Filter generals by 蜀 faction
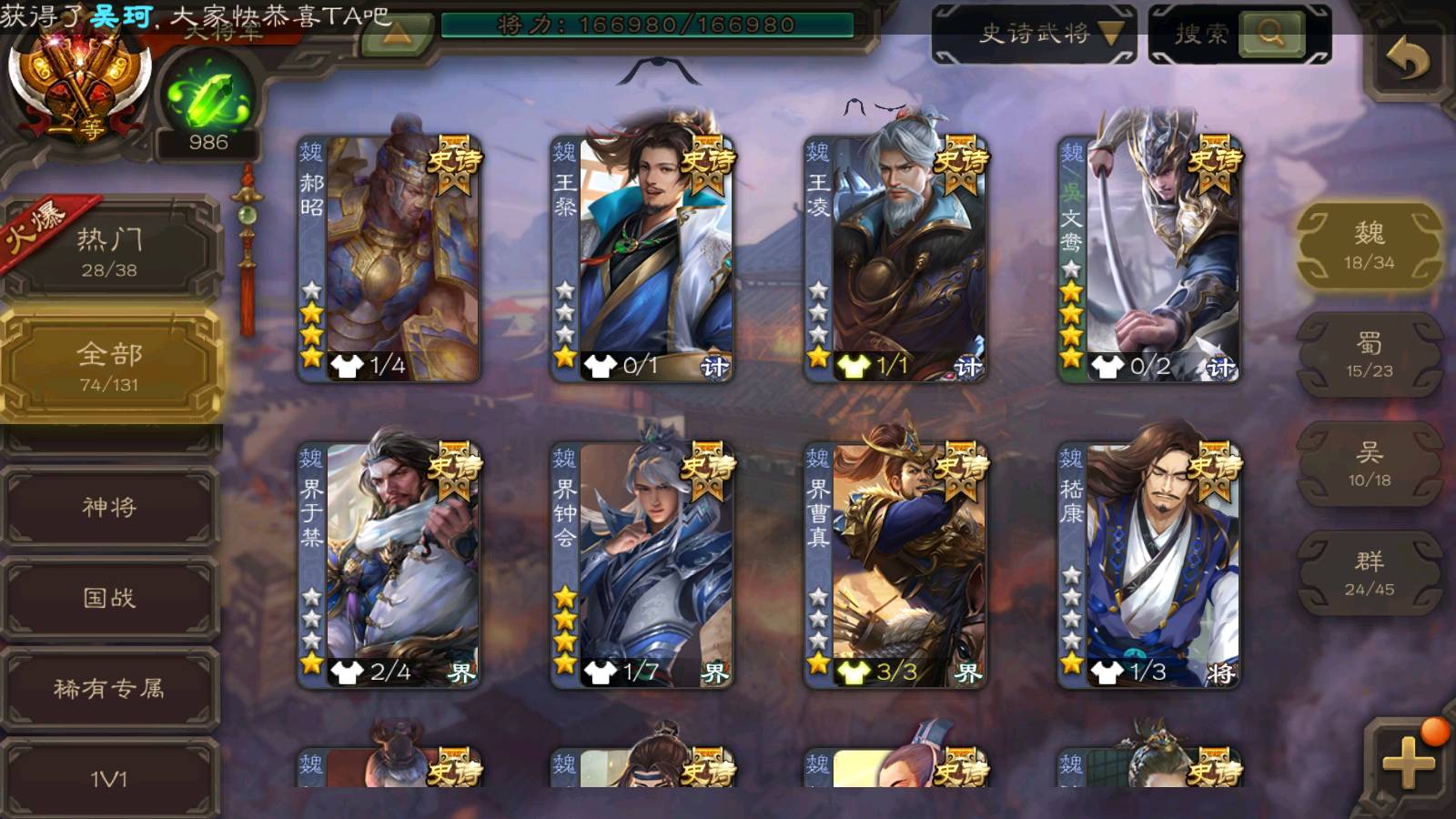1456x819 pixels. pyautogui.click(x=1369, y=355)
